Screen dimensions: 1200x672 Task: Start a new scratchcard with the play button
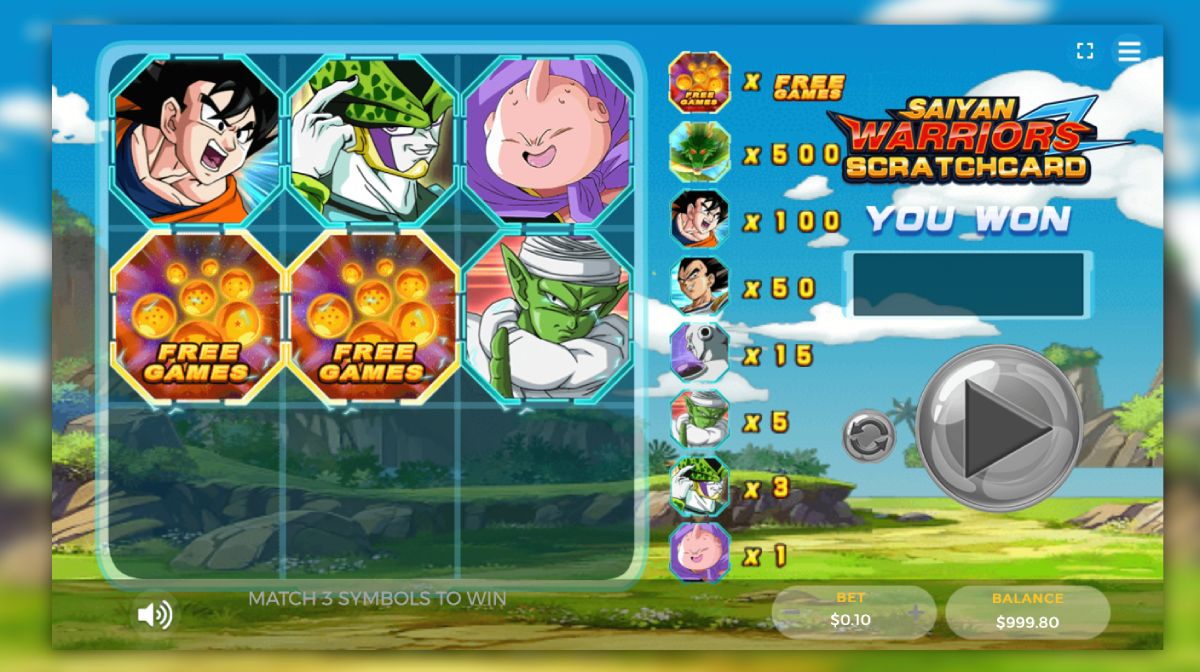point(999,428)
